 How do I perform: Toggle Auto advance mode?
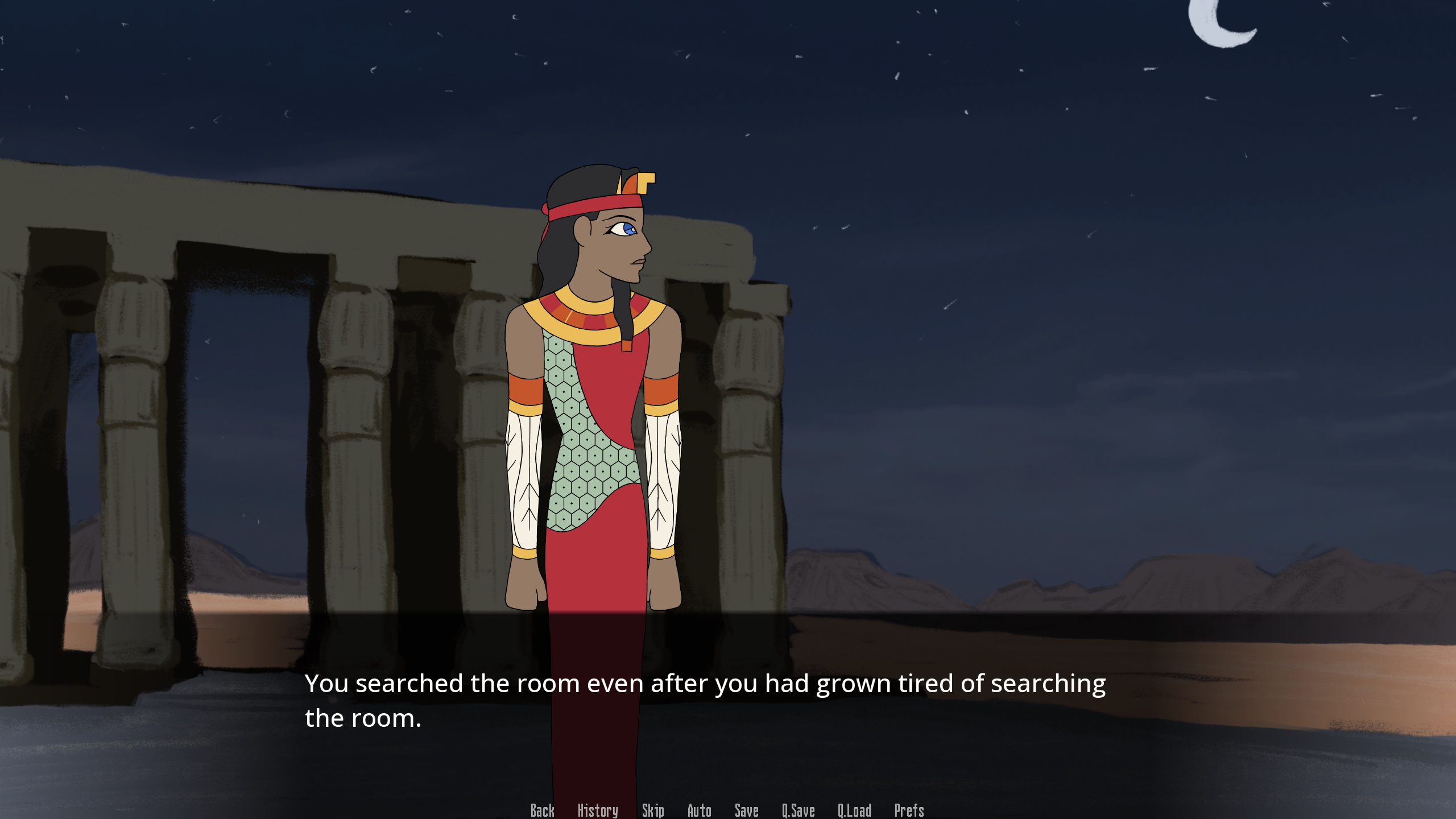pyautogui.click(x=699, y=810)
